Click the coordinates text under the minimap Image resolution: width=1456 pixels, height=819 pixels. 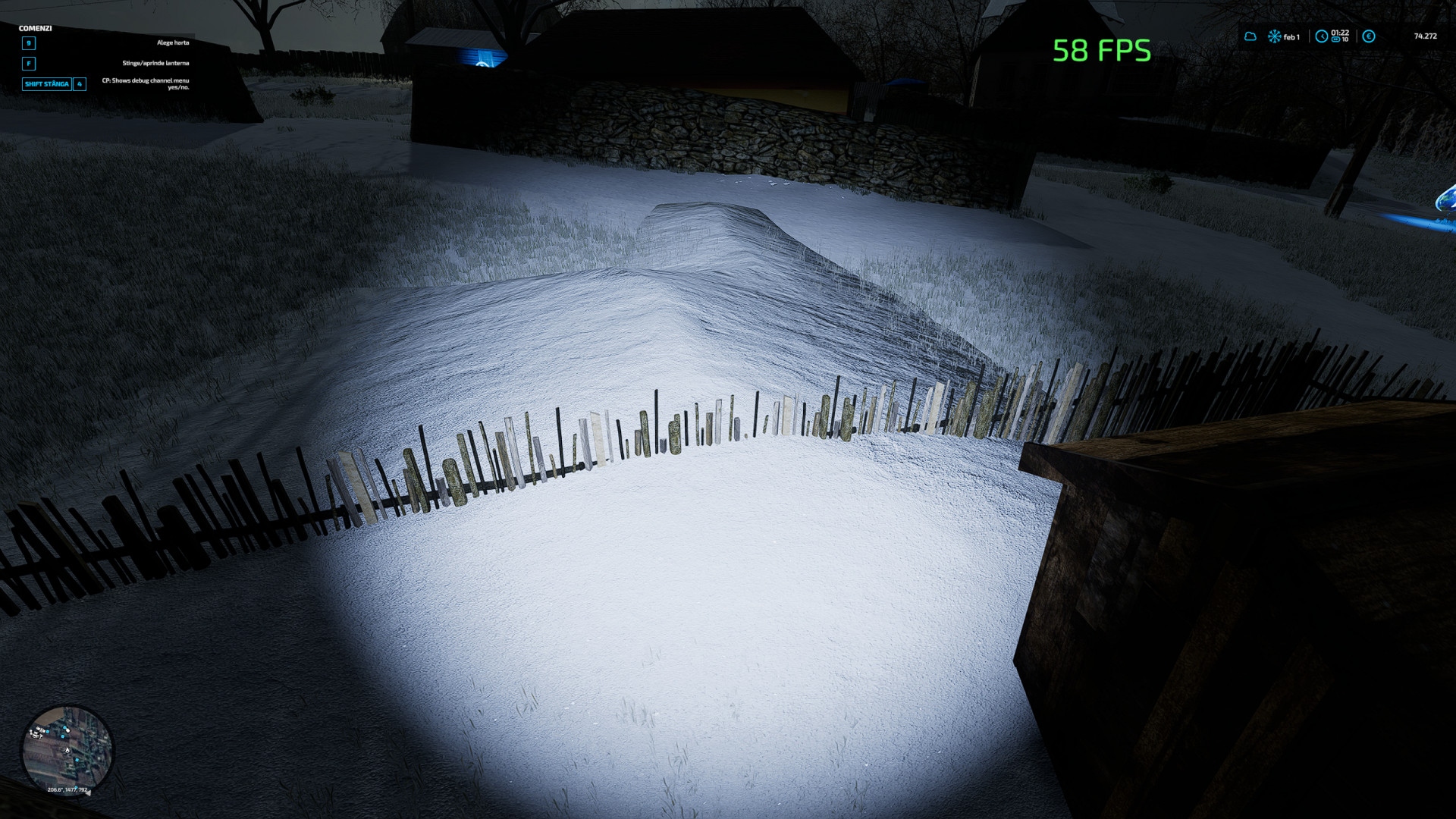point(67,789)
